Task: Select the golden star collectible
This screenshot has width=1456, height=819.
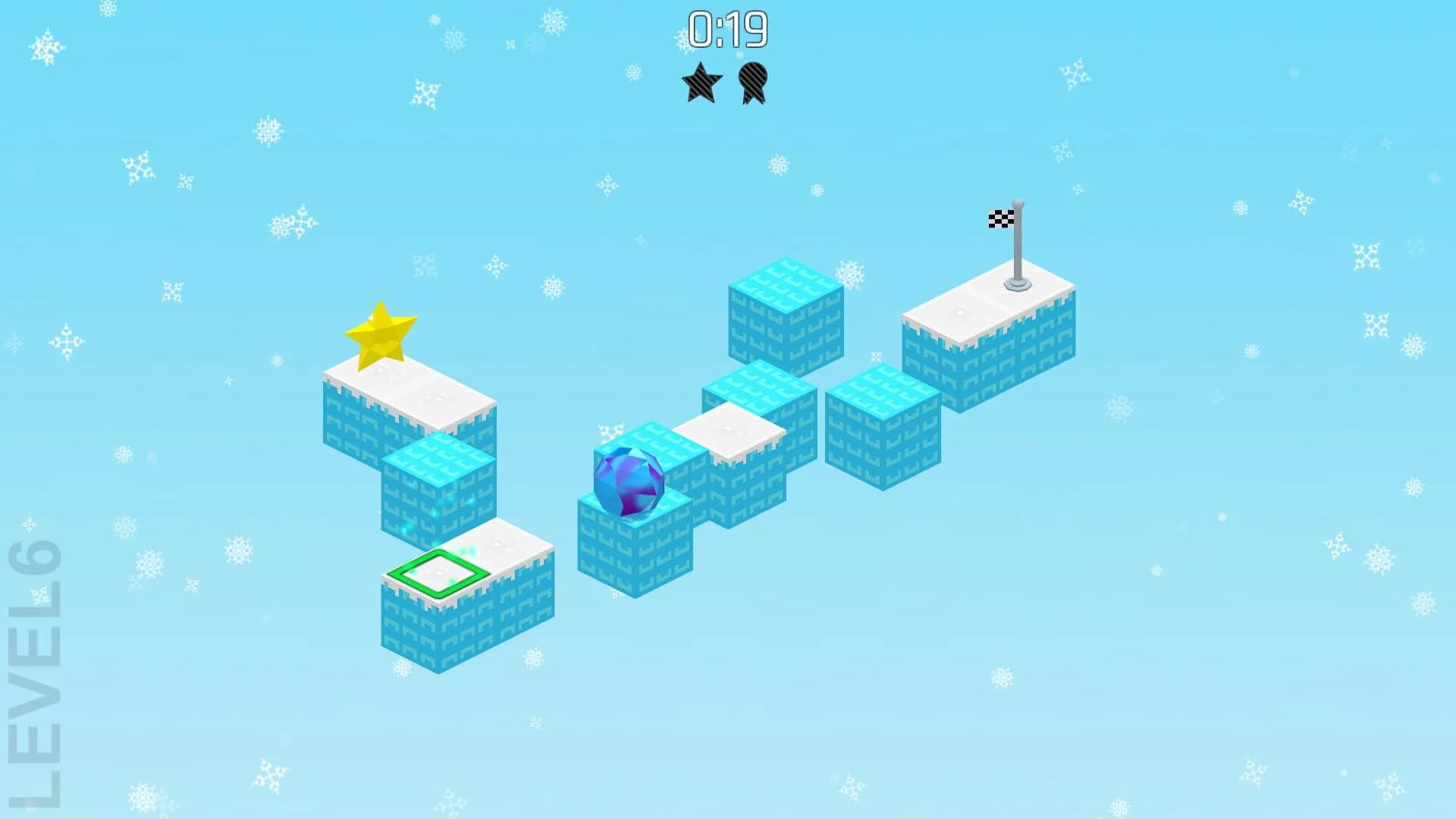Action: coord(381,334)
